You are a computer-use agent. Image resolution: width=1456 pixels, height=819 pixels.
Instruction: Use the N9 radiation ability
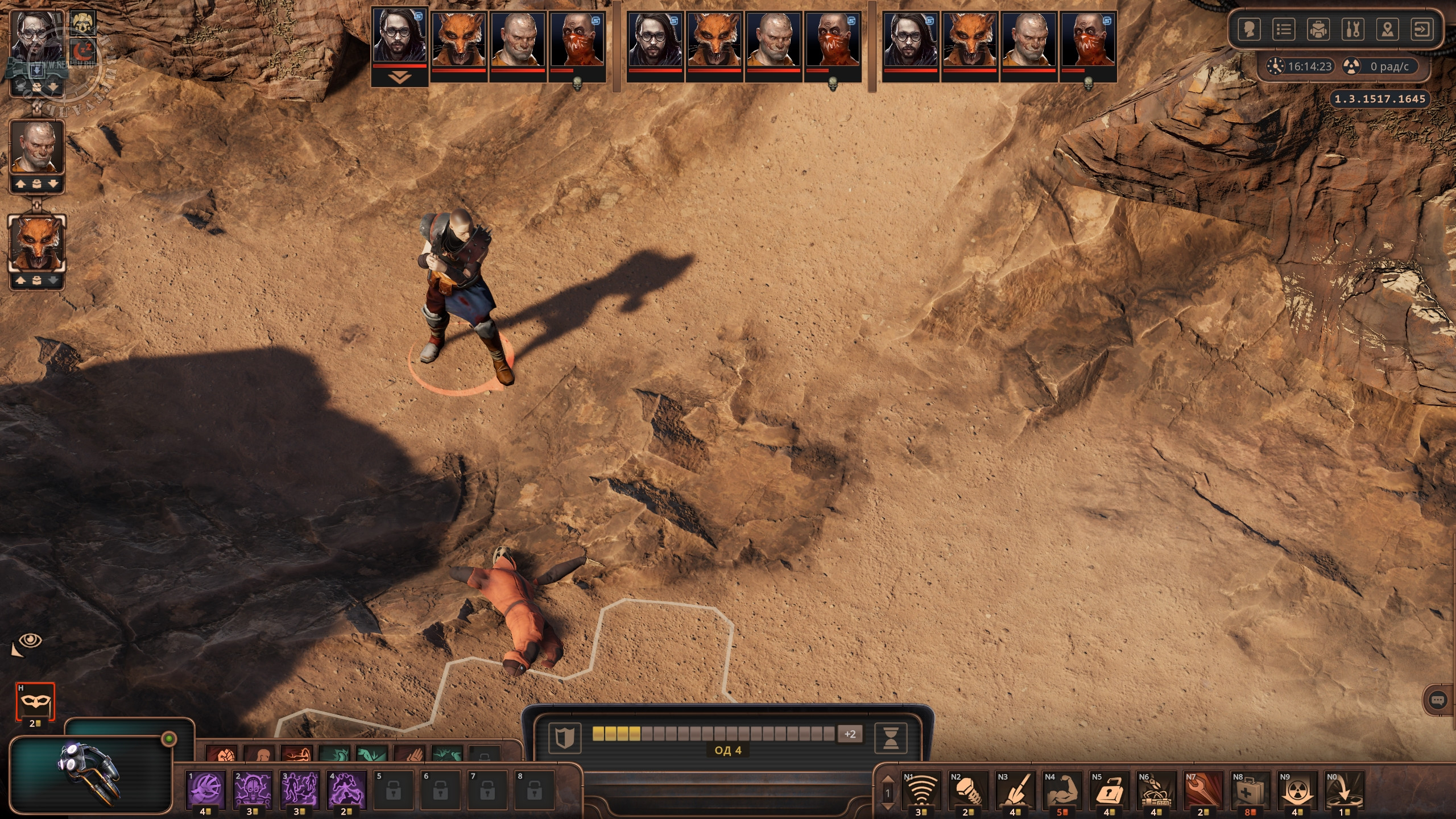tap(1297, 790)
